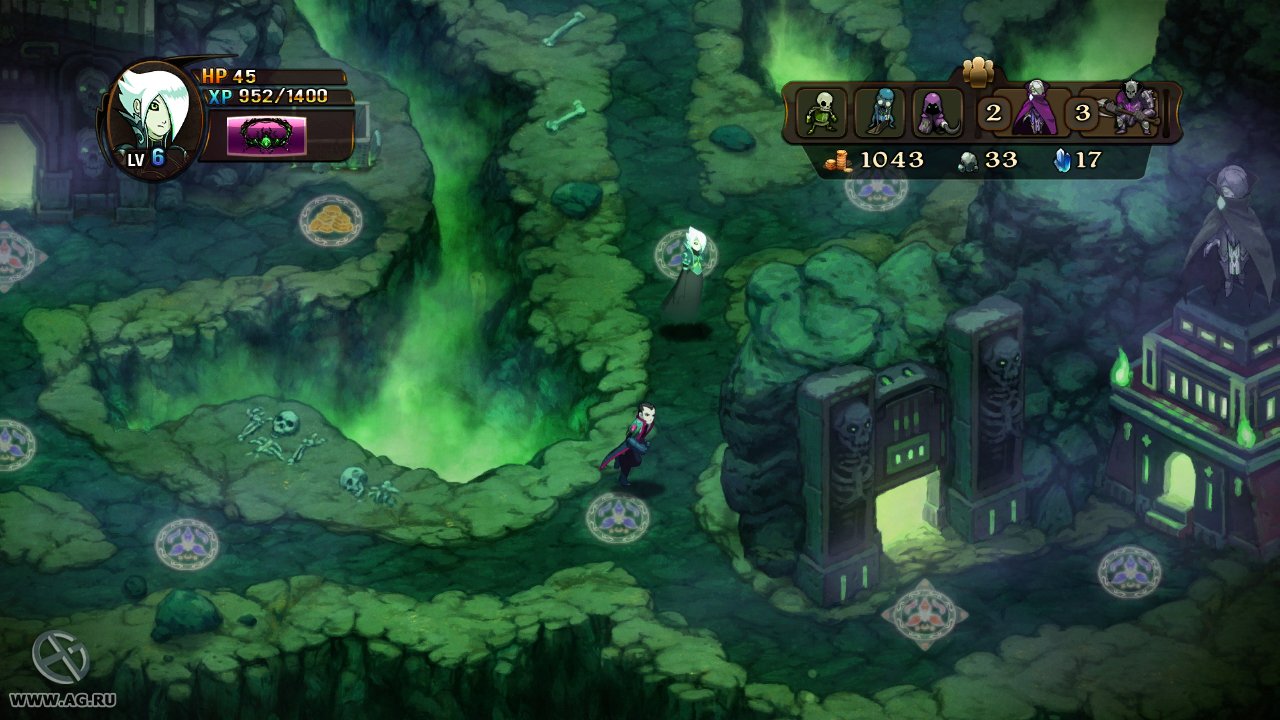Pick up the gold pile on the map
Screen dimensions: 1280x720
coord(330,221)
